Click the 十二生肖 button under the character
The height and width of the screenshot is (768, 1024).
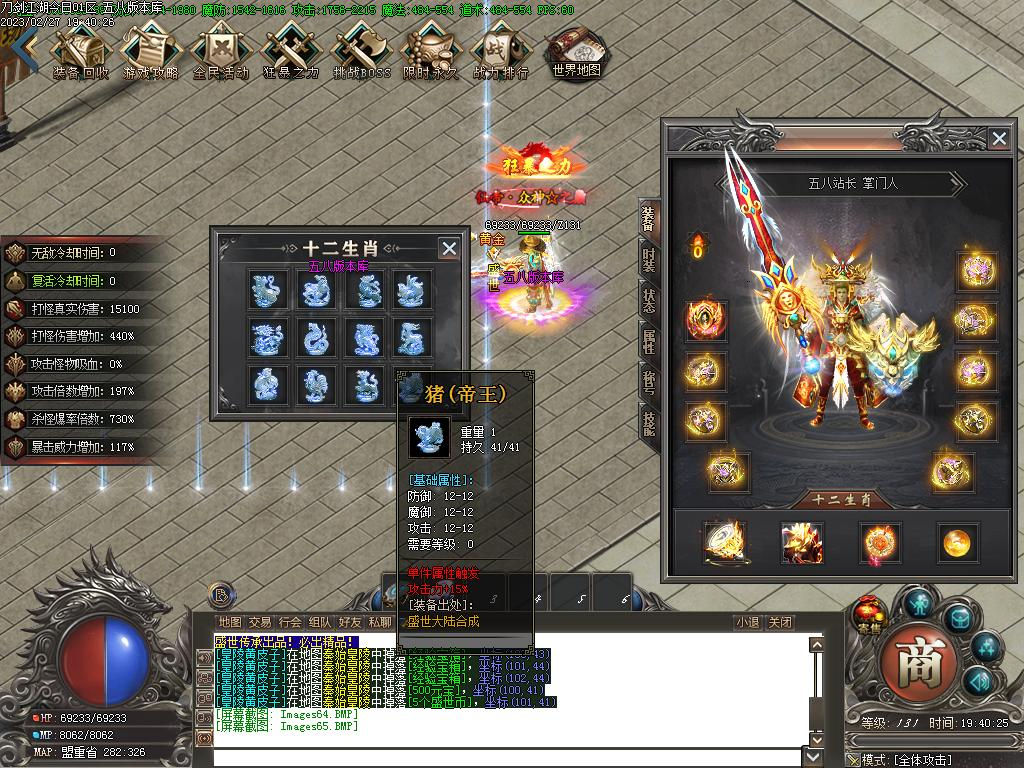[840, 500]
